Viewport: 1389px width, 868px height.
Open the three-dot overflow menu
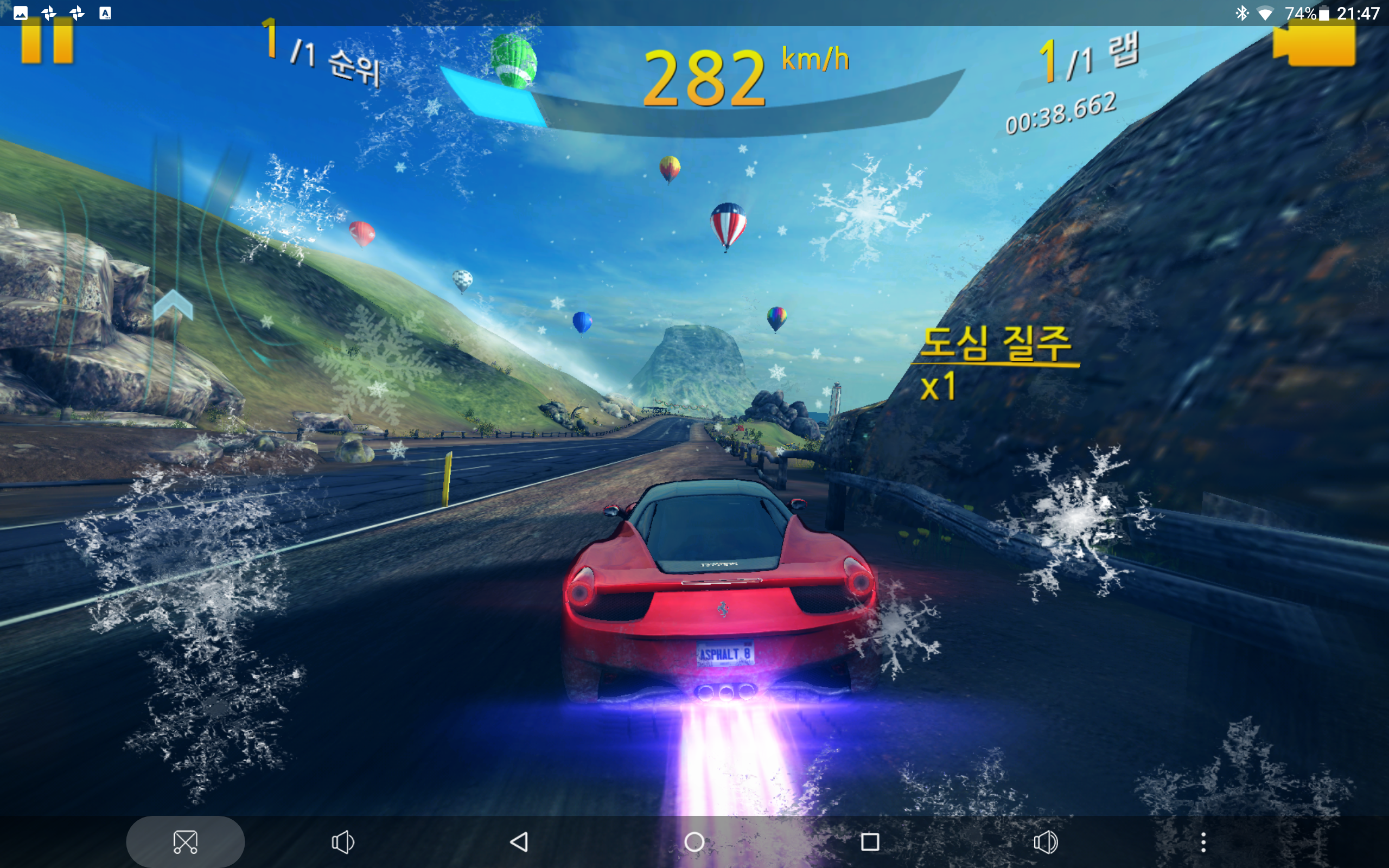(x=1203, y=842)
